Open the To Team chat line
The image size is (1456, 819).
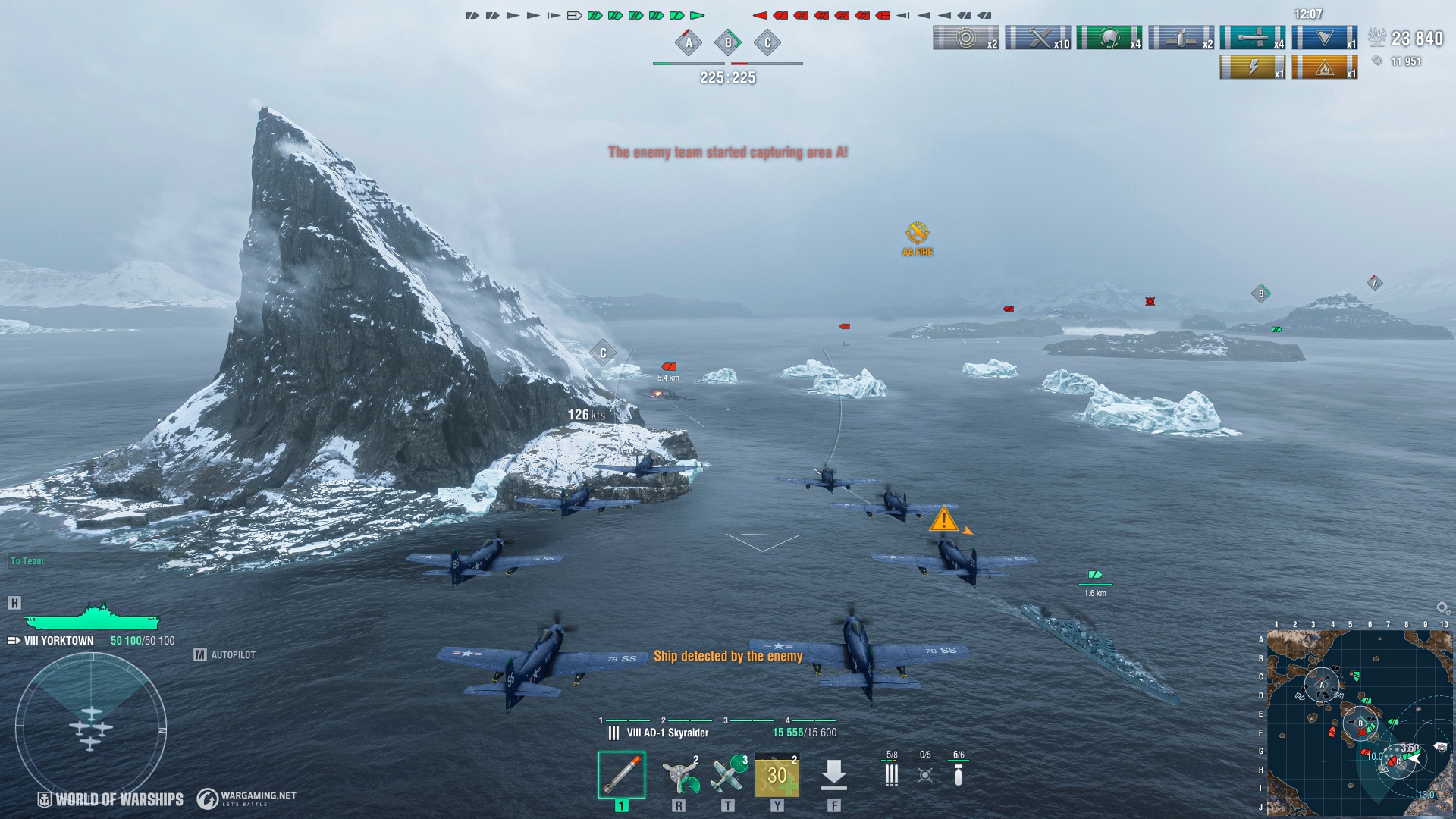(x=28, y=561)
